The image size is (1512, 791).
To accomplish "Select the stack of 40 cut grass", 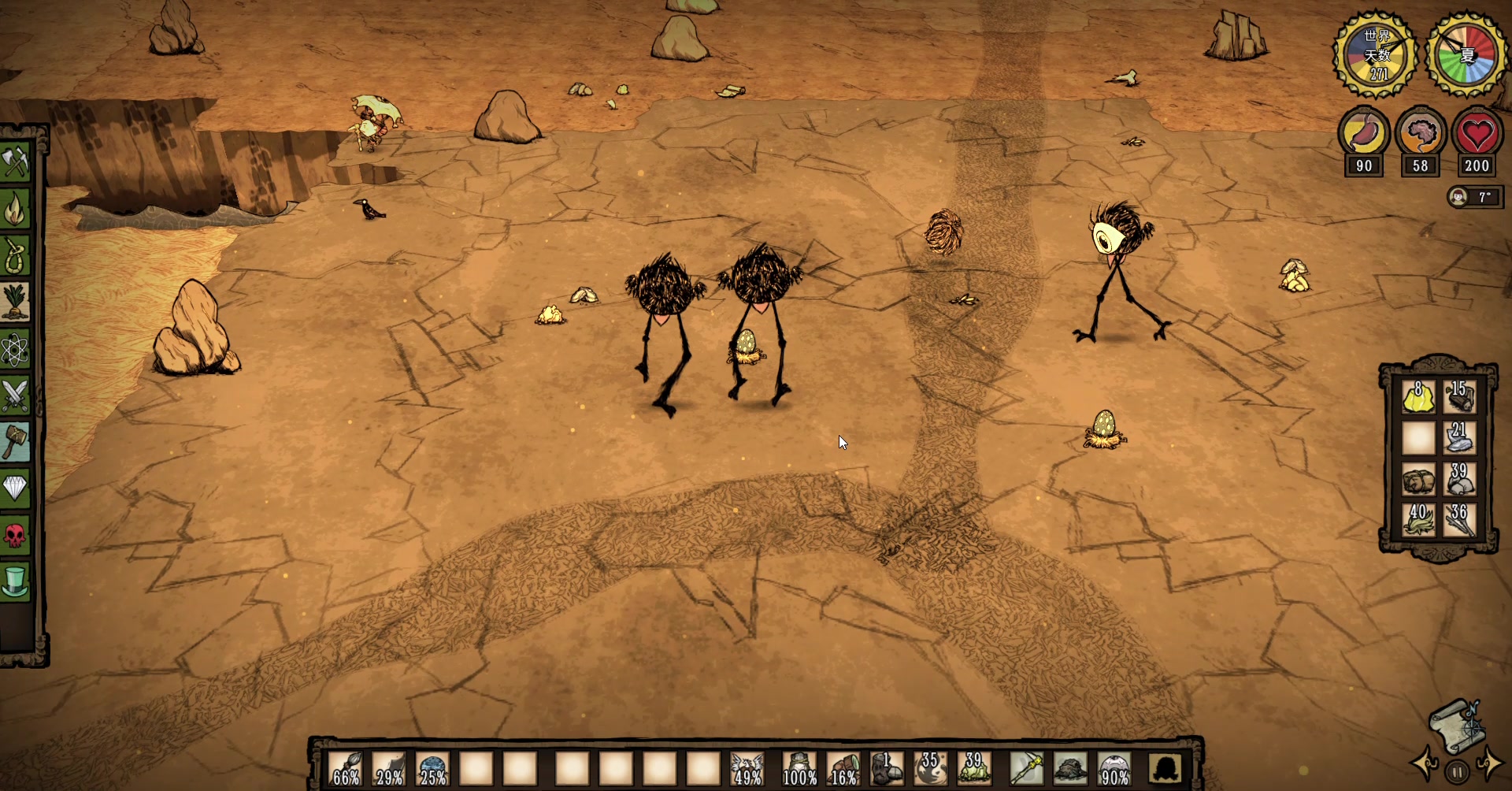I will (1418, 520).
